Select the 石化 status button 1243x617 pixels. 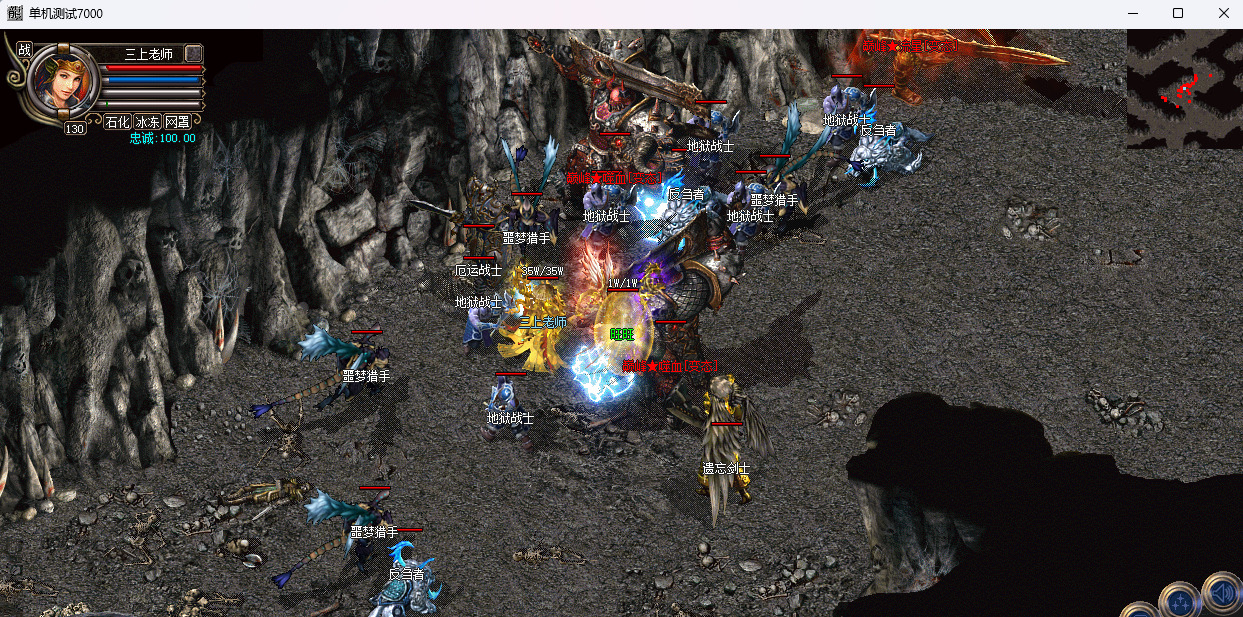pyautogui.click(x=118, y=122)
